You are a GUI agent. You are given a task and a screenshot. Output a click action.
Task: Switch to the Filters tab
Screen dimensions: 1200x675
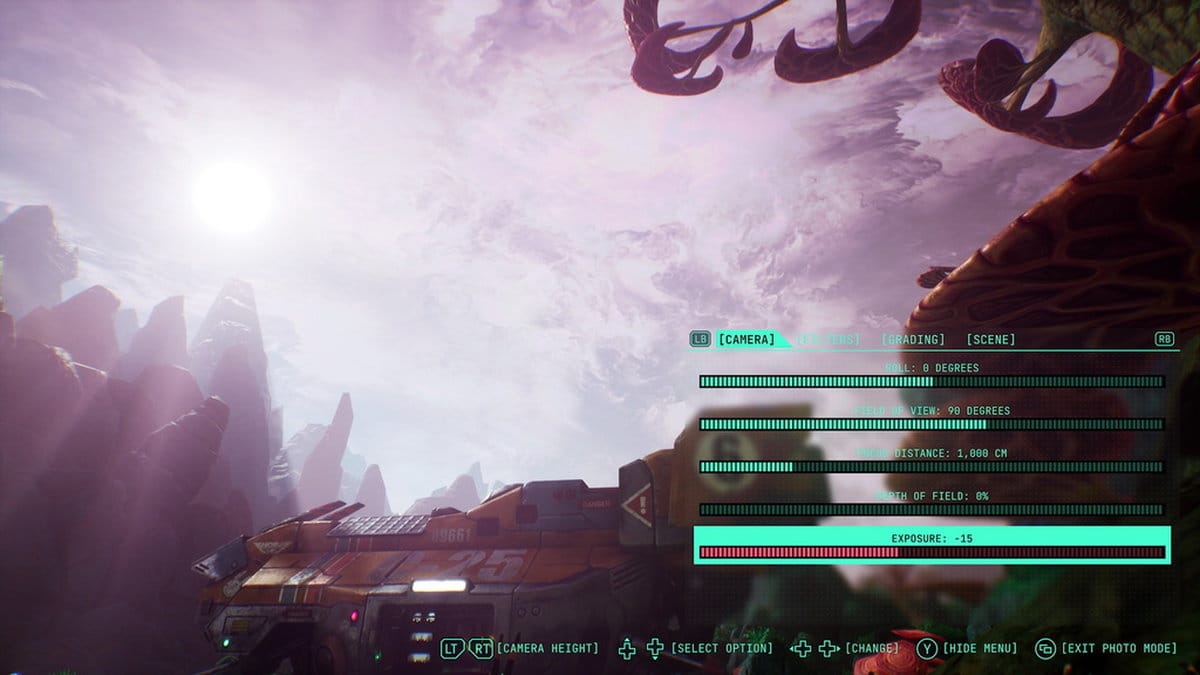tap(828, 340)
